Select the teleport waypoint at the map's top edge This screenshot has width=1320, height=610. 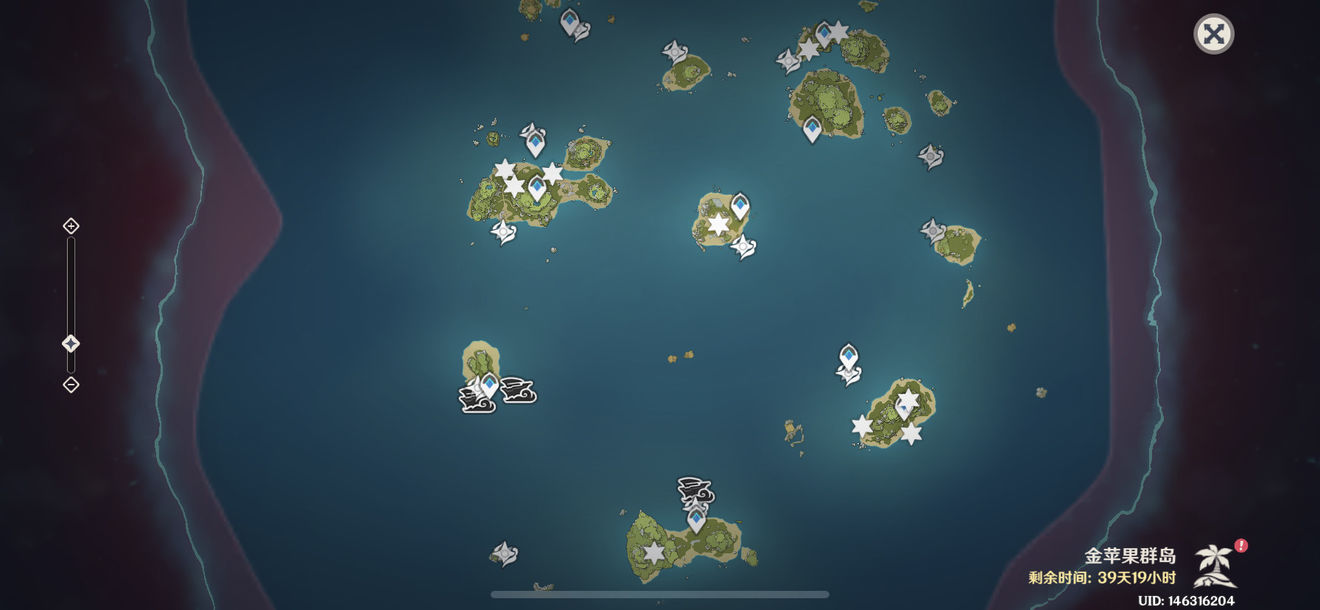tap(570, 20)
